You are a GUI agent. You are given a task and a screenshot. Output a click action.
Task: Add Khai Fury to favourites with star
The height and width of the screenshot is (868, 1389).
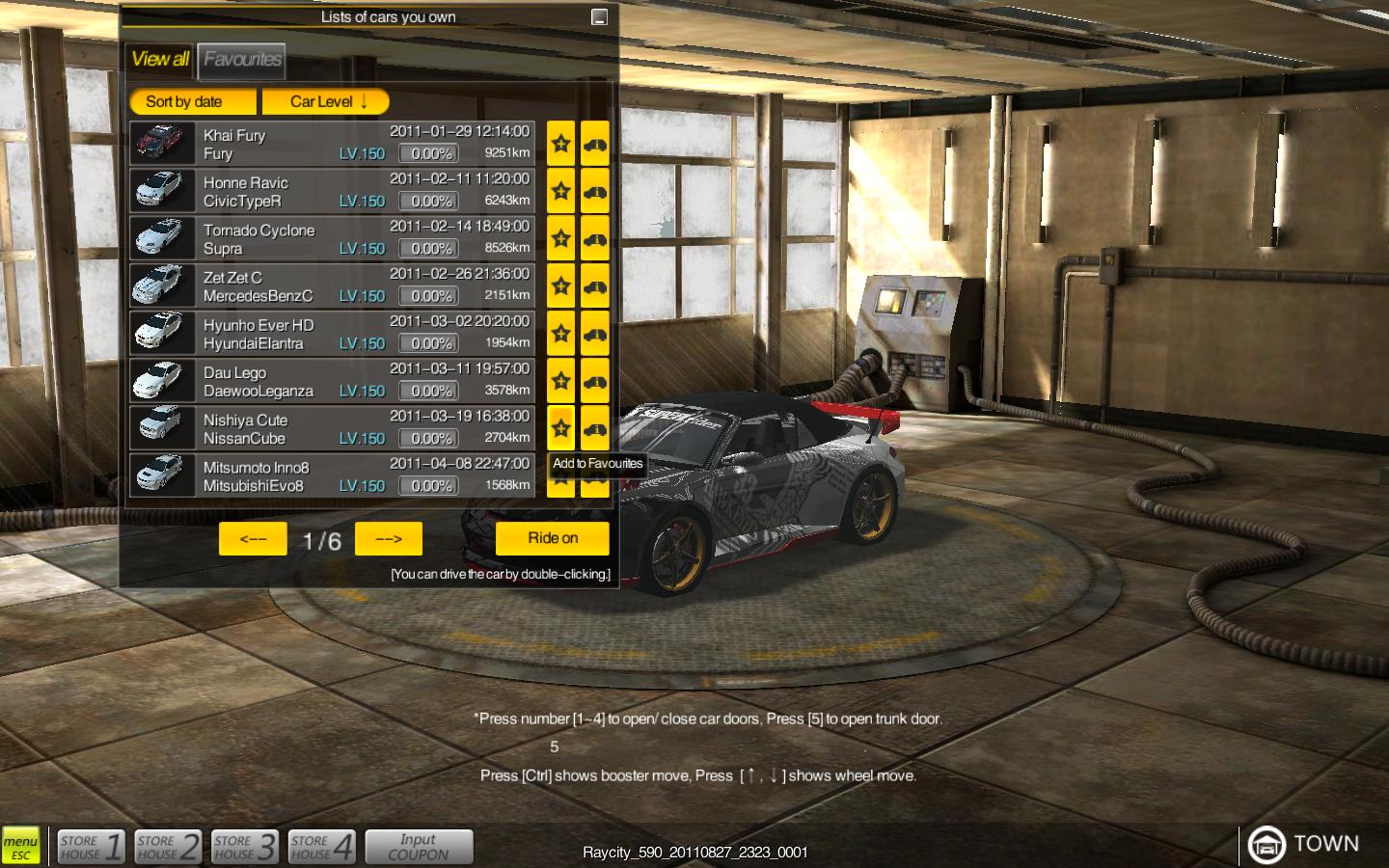(560, 144)
